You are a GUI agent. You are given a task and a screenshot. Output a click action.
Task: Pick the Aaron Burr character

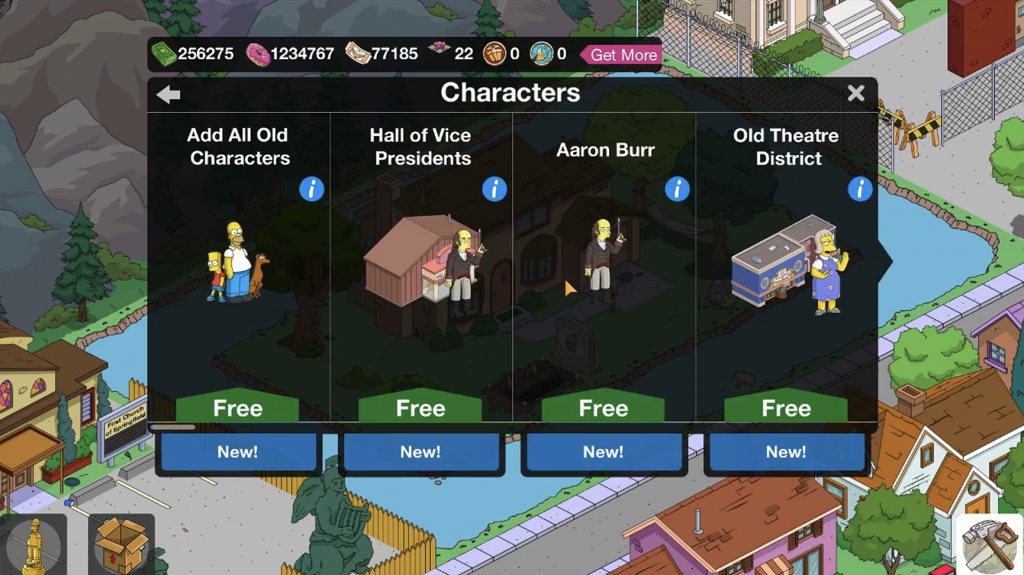[603, 262]
